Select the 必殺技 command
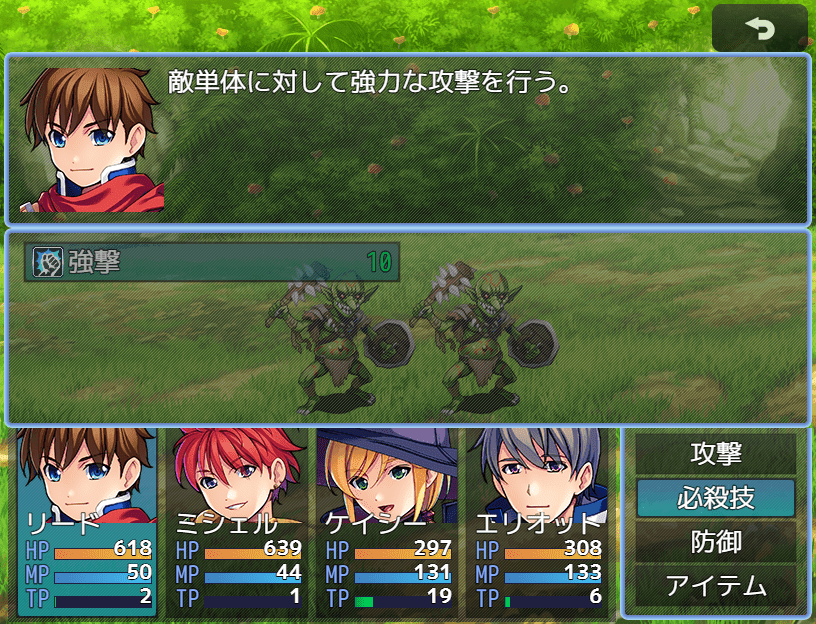The image size is (816, 624). tap(716, 497)
